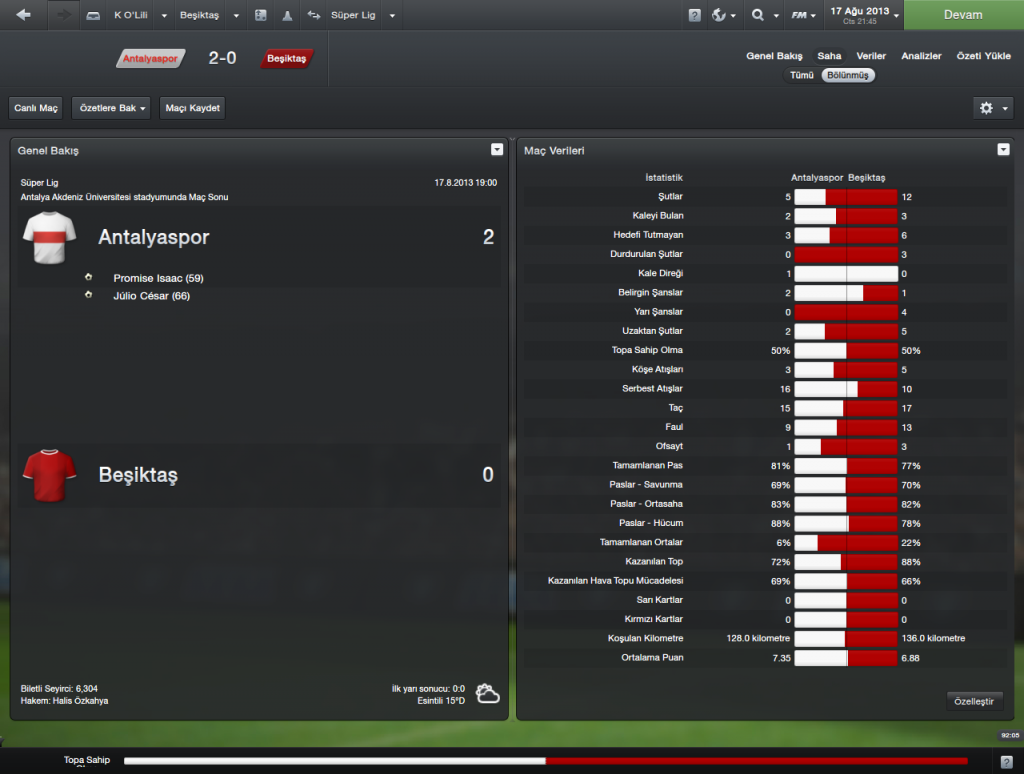Switch to the Genel Bakış tab
Viewport: 1024px width, 774px height.
774,56
